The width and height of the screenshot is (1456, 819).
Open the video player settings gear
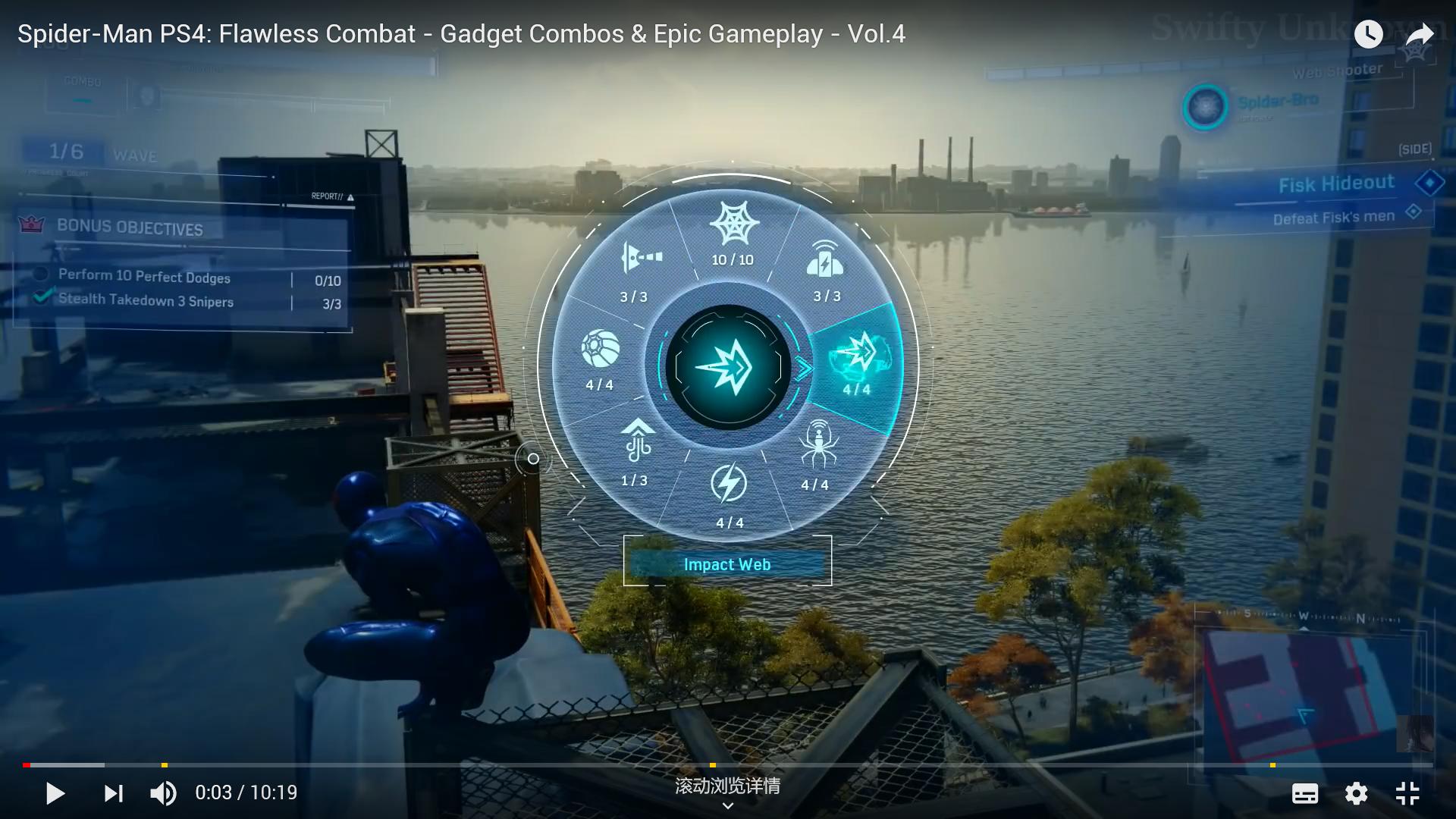[1356, 793]
